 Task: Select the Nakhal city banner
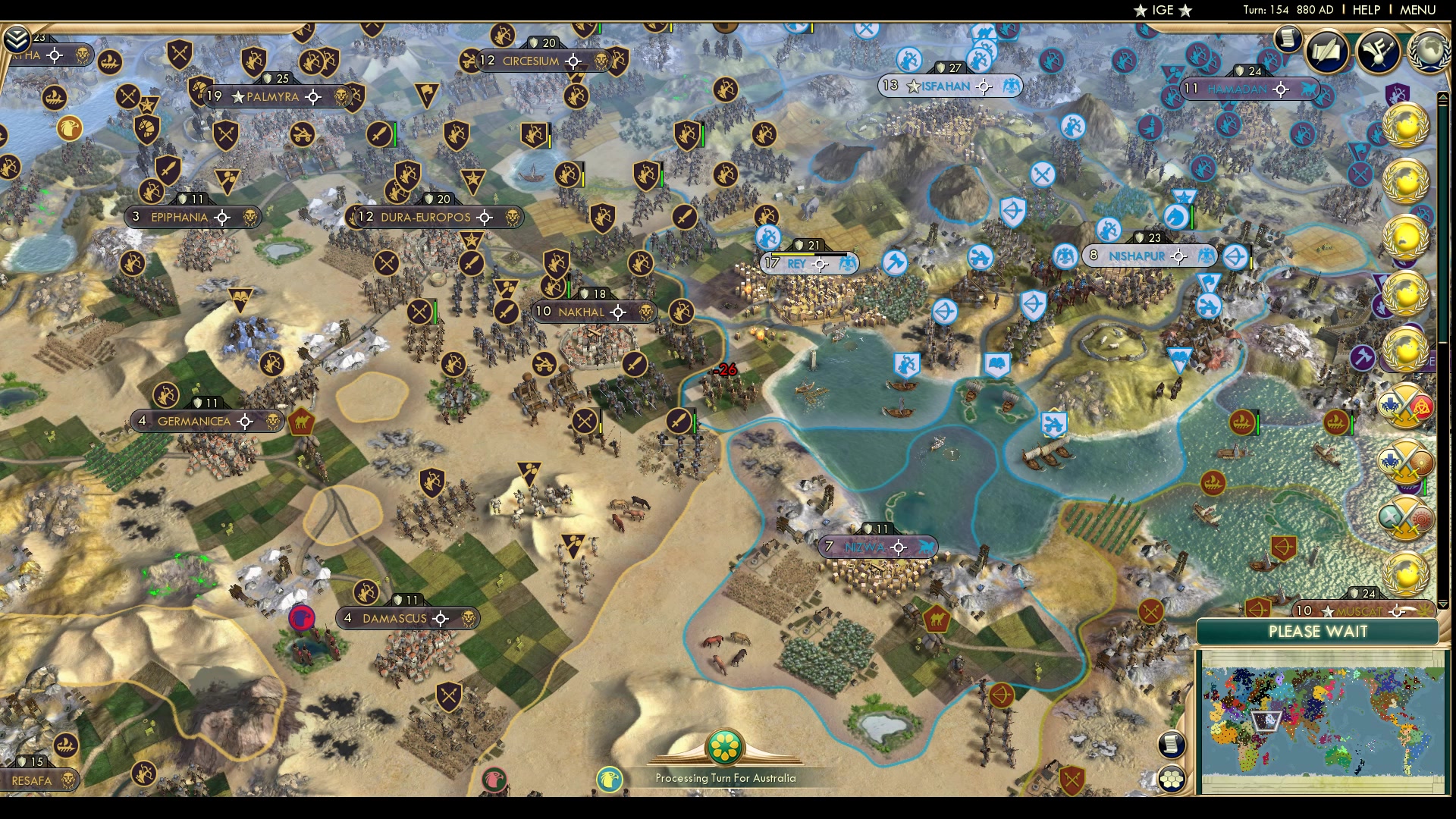[595, 312]
